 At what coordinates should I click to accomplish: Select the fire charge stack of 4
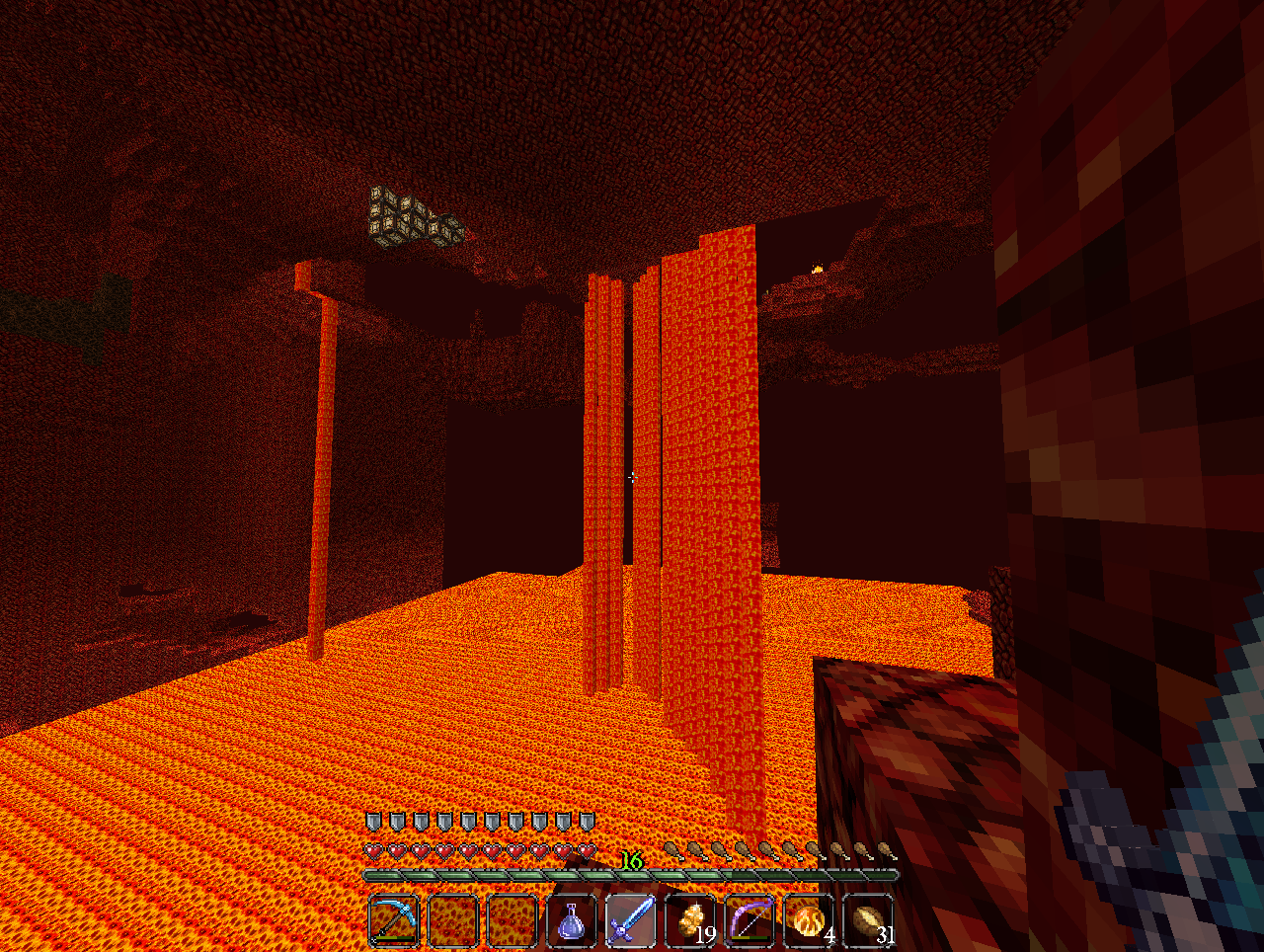coord(809,920)
